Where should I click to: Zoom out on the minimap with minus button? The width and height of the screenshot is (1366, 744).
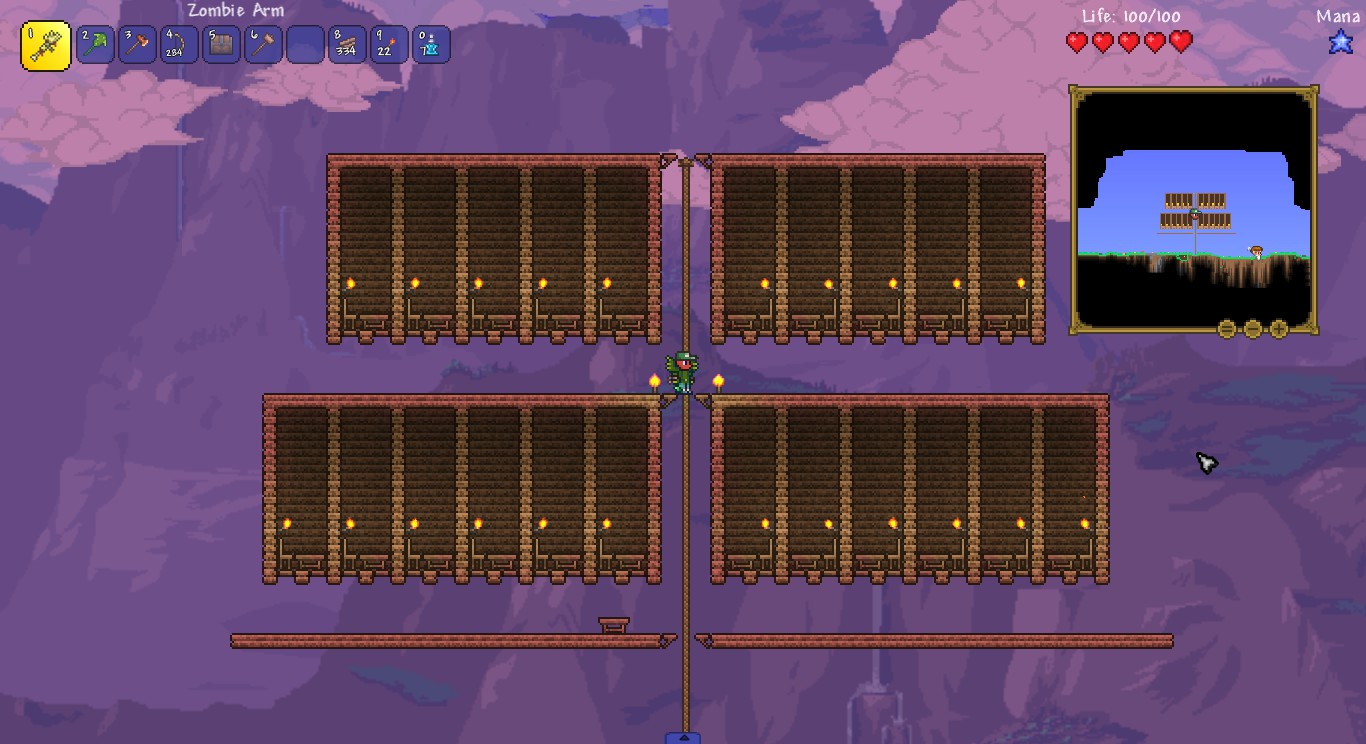[1252, 328]
